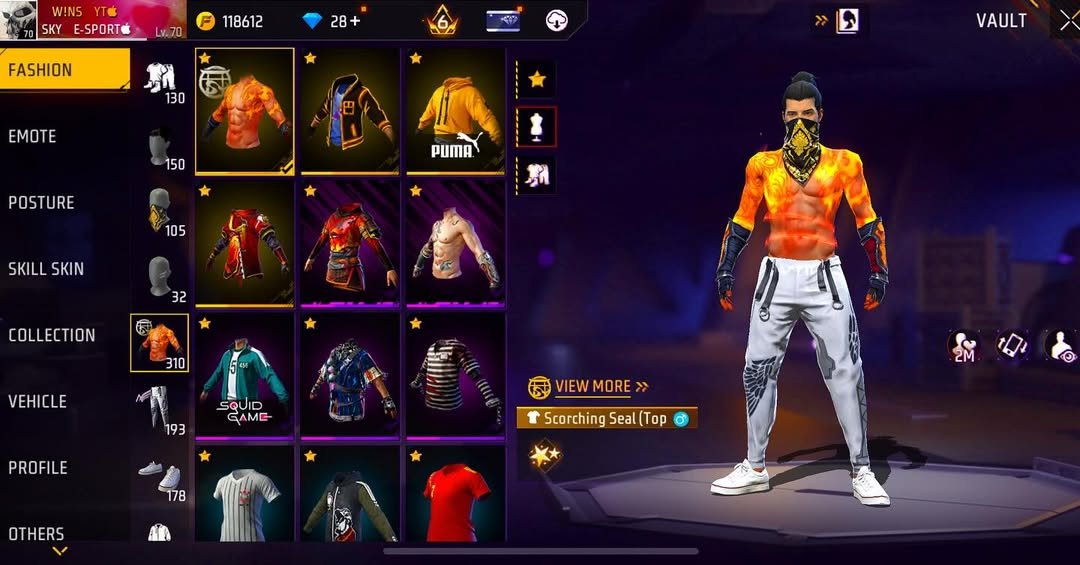Open the white pants subcategory

click(x=158, y=409)
